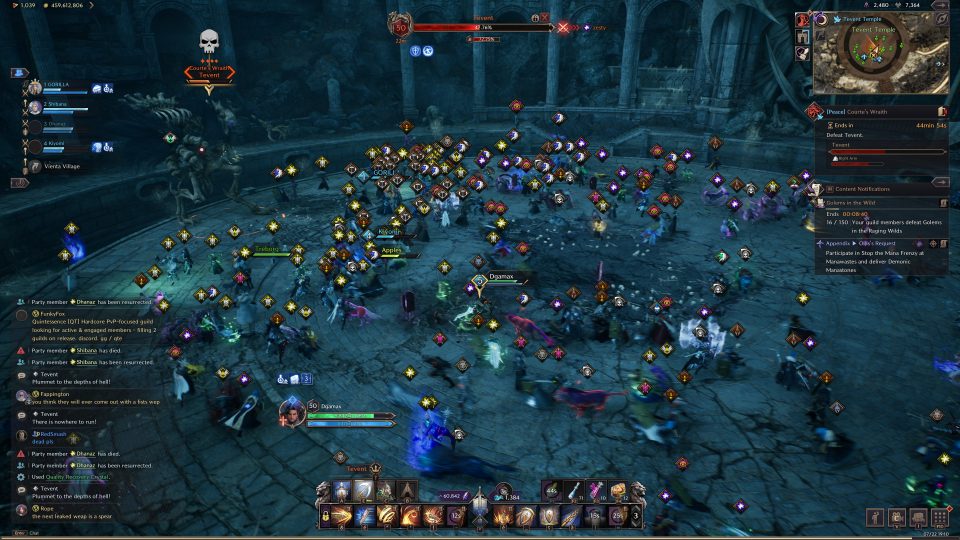Viewport: 960px width, 540px height.
Task: Click the Tevent boss target portrait
Action: point(403,27)
